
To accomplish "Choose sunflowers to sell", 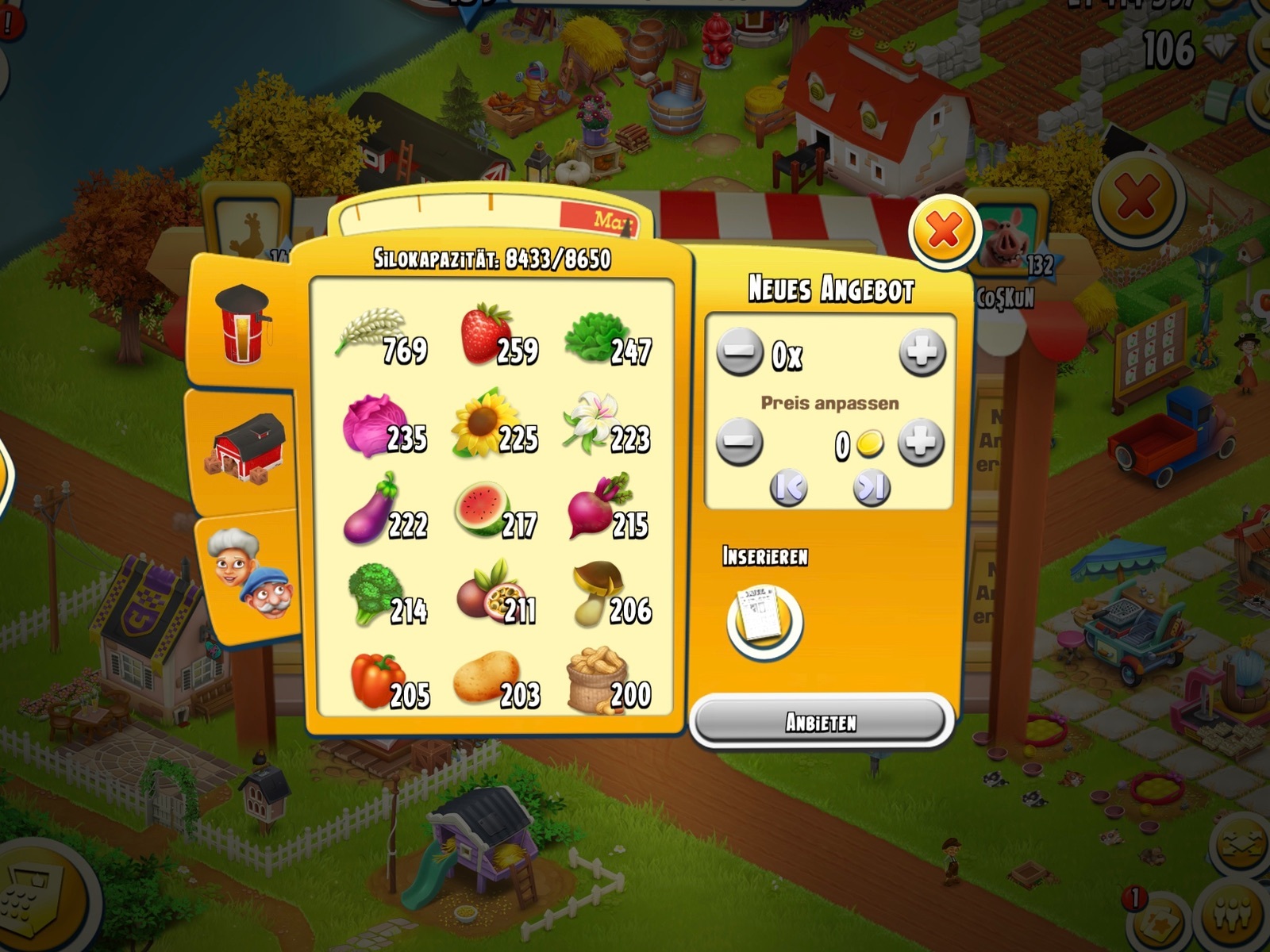I will tap(494, 424).
